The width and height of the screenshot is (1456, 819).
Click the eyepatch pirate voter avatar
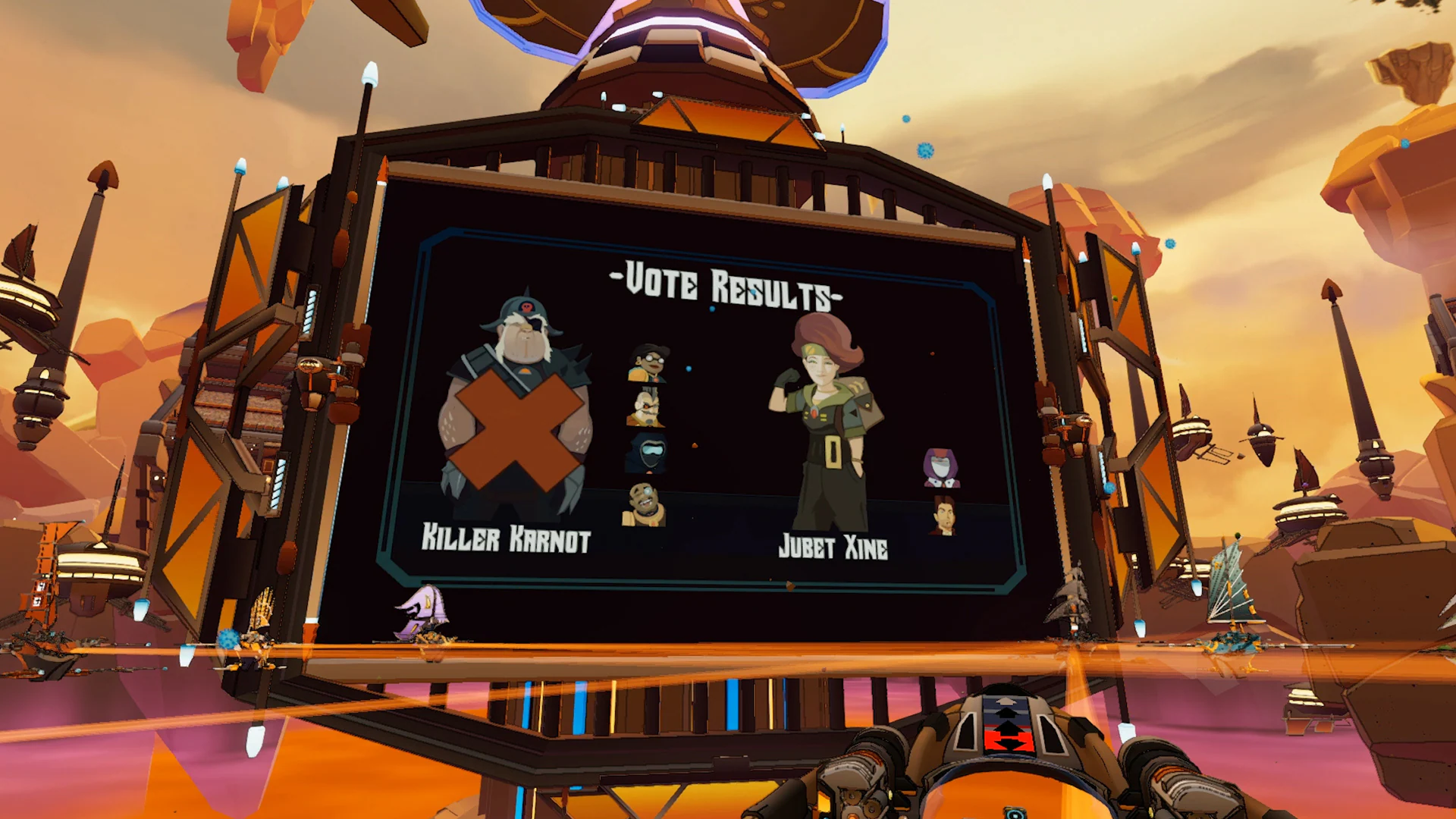tap(646, 407)
